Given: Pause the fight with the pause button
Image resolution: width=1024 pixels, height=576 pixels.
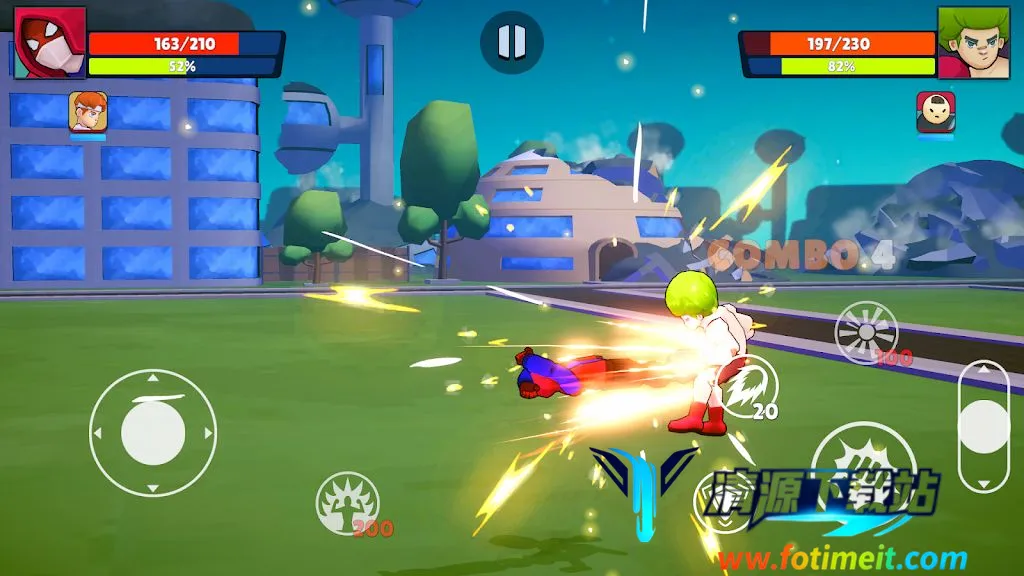Looking at the screenshot, I should (511, 42).
